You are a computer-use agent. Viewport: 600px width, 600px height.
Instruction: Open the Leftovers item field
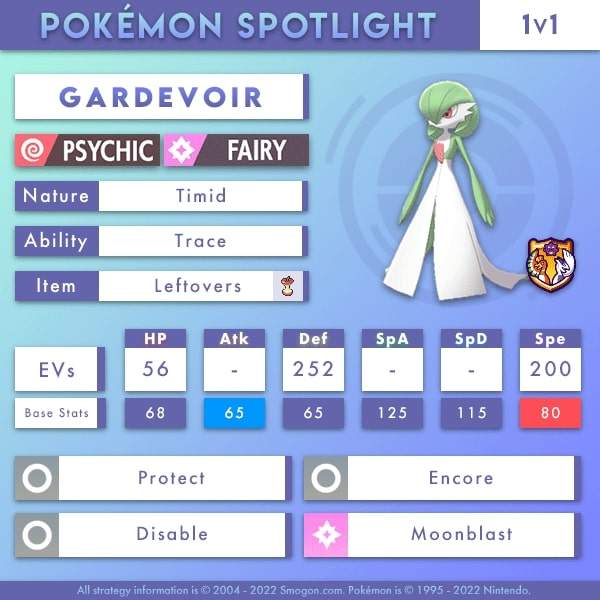coord(198,286)
